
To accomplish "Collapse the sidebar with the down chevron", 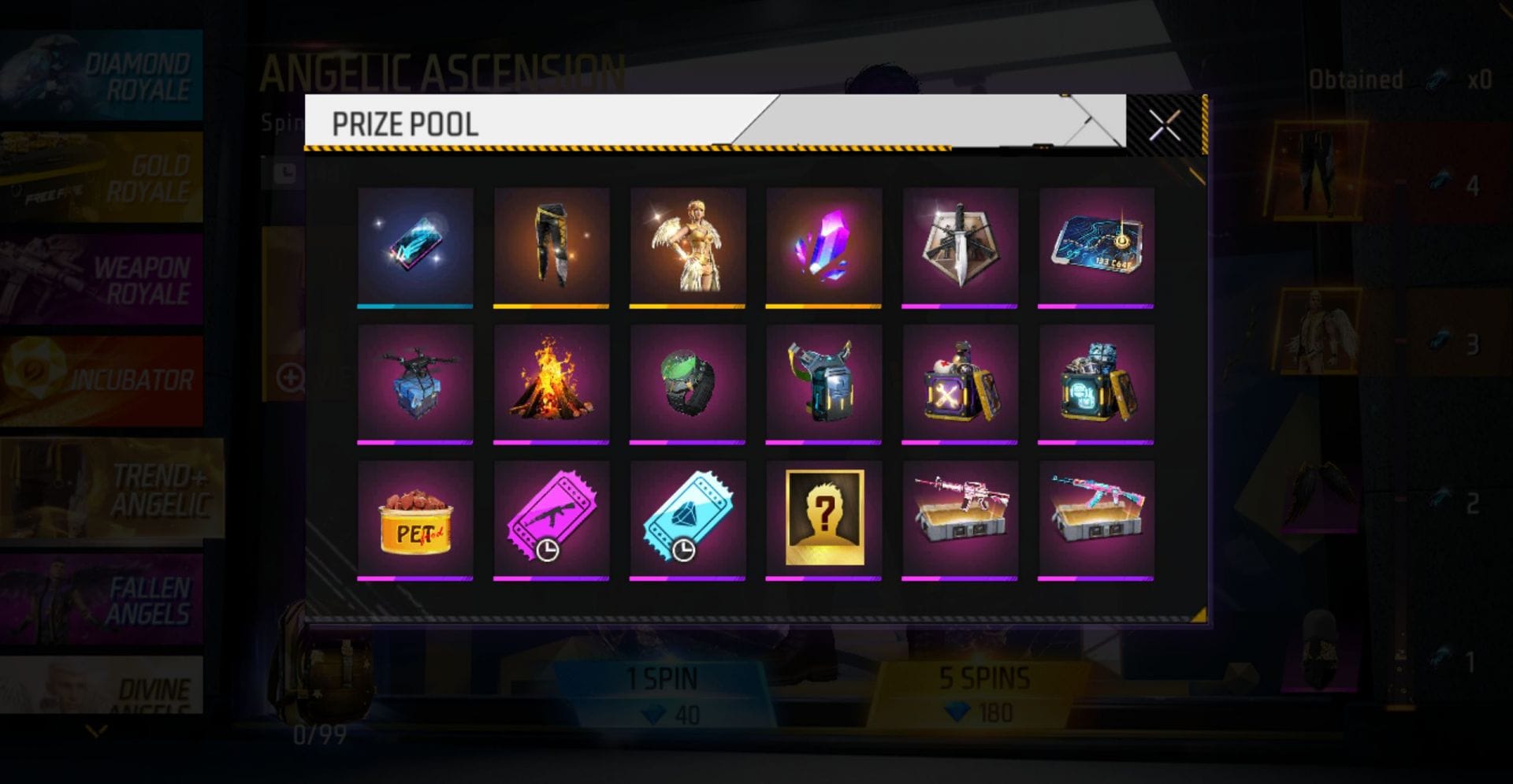I will (x=95, y=731).
